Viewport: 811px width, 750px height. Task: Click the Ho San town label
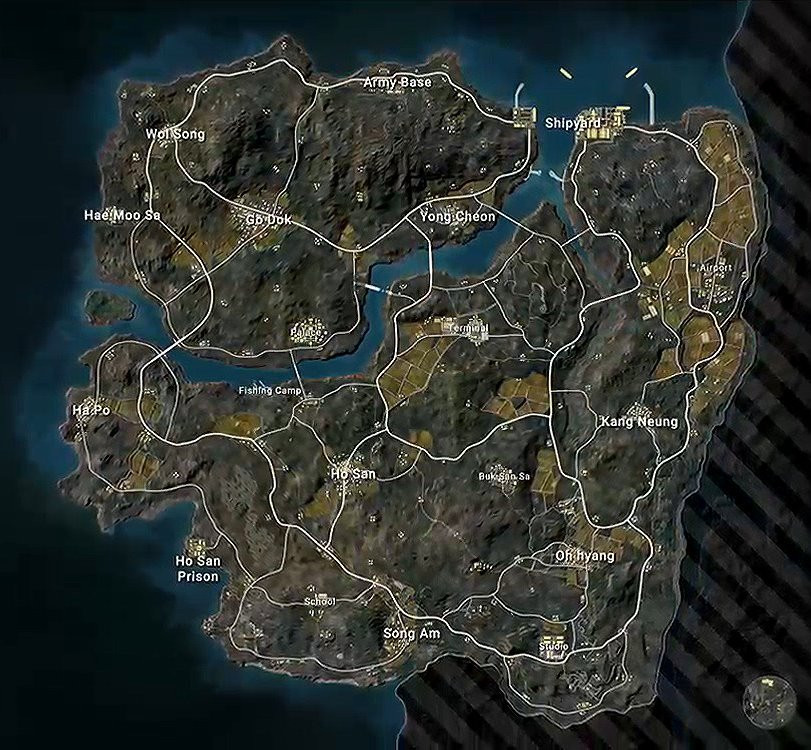(352, 473)
